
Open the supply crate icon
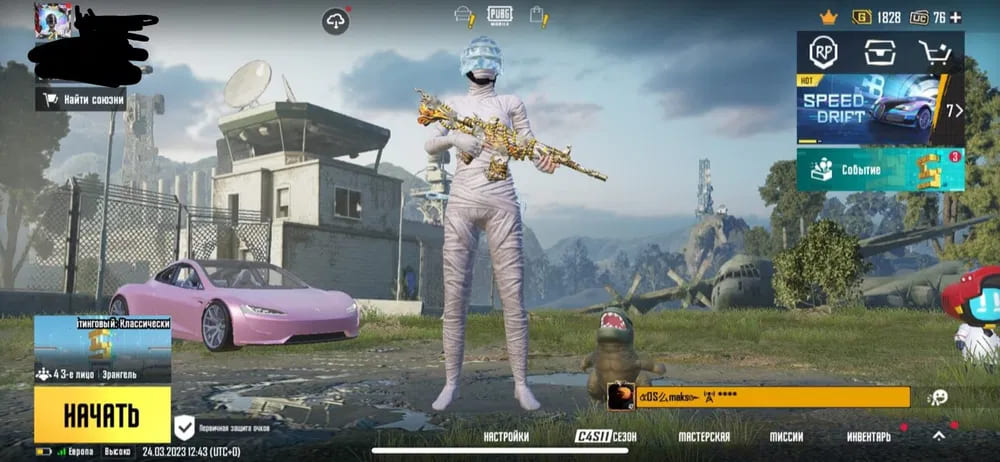(x=880, y=54)
